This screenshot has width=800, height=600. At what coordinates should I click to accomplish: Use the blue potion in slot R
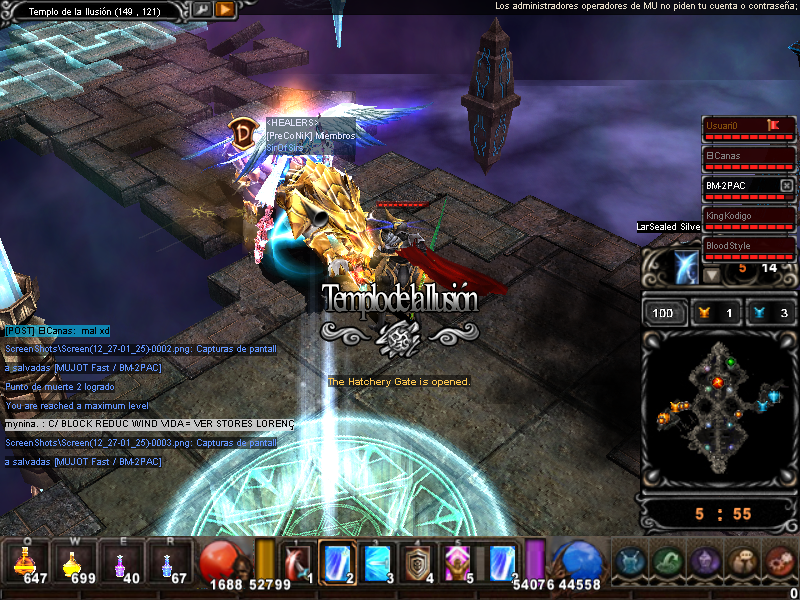click(x=168, y=564)
